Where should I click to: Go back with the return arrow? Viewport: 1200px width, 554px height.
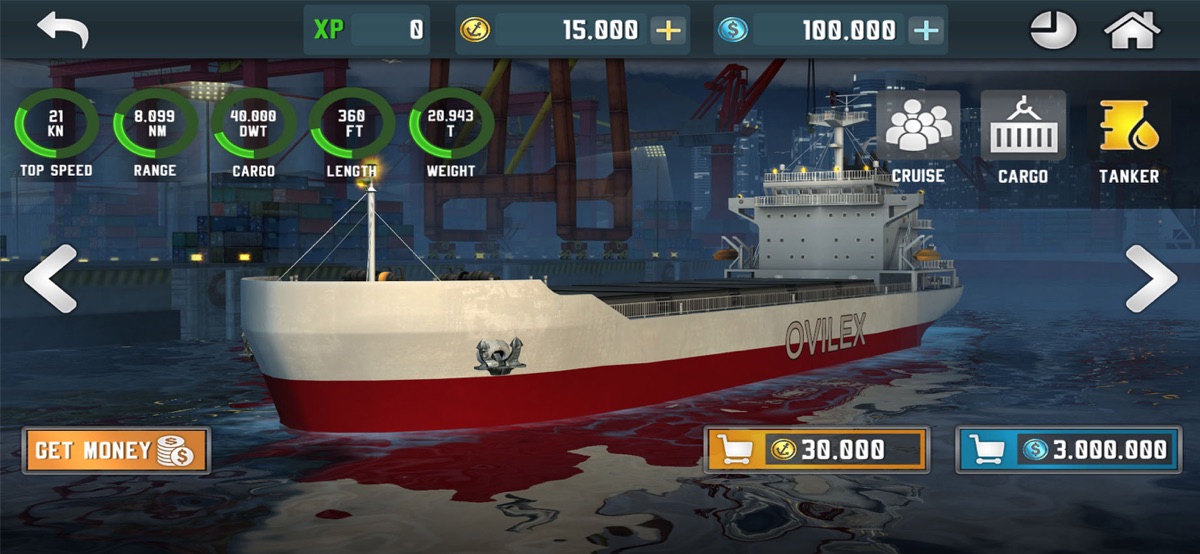point(63,30)
